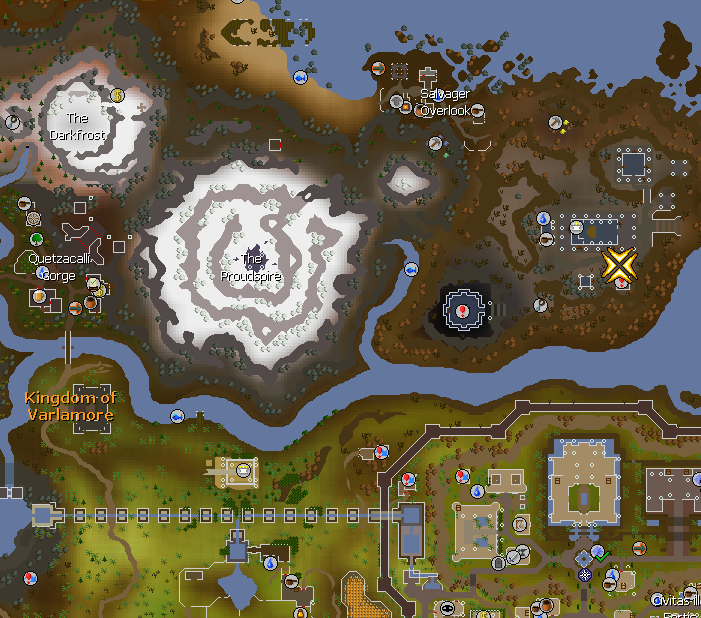This screenshot has height=618, width=701.
Task: Select the red exclamation marker in the dark ring
Action: pos(464,311)
